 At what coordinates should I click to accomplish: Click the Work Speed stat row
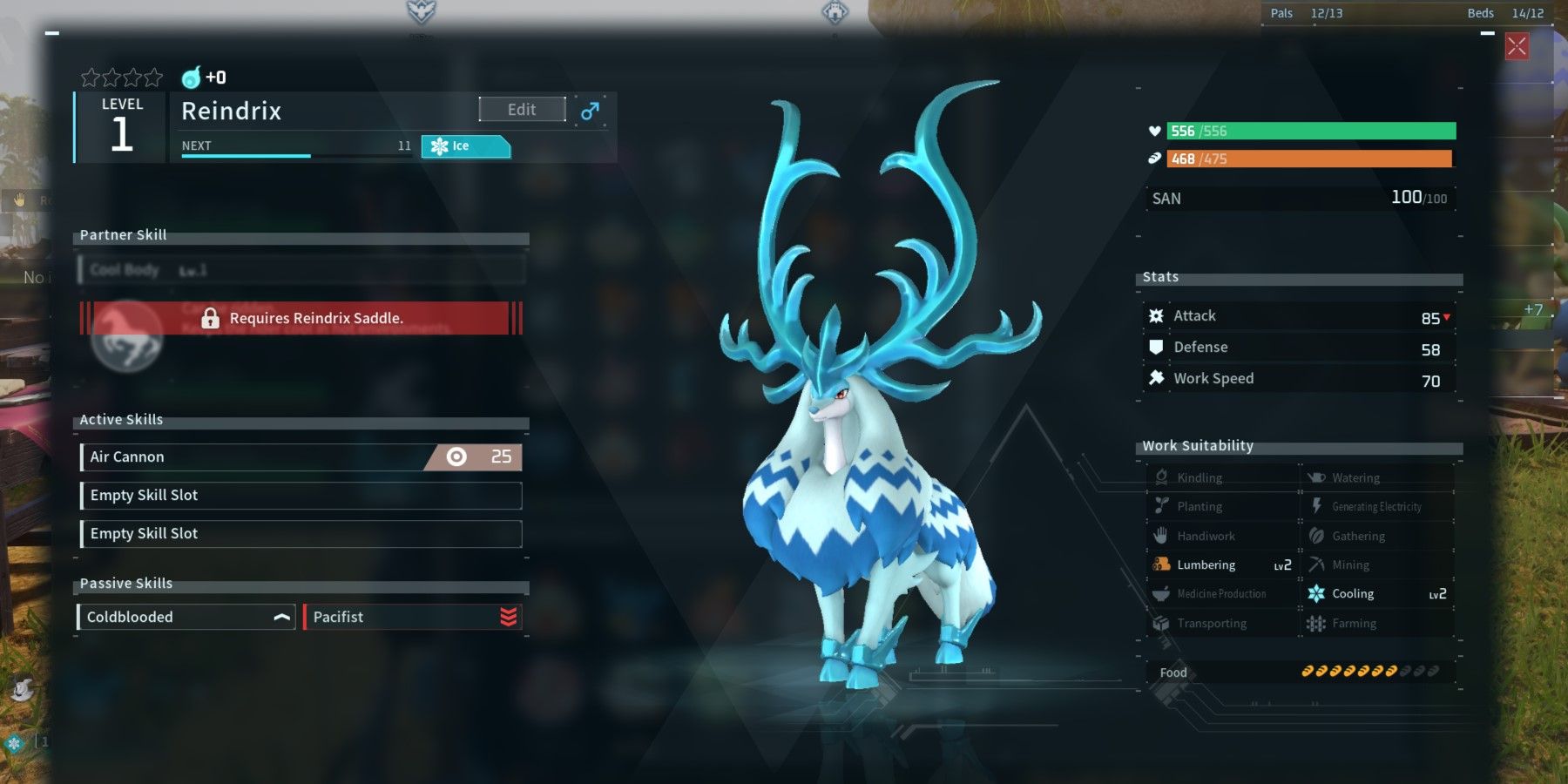(x=1298, y=379)
